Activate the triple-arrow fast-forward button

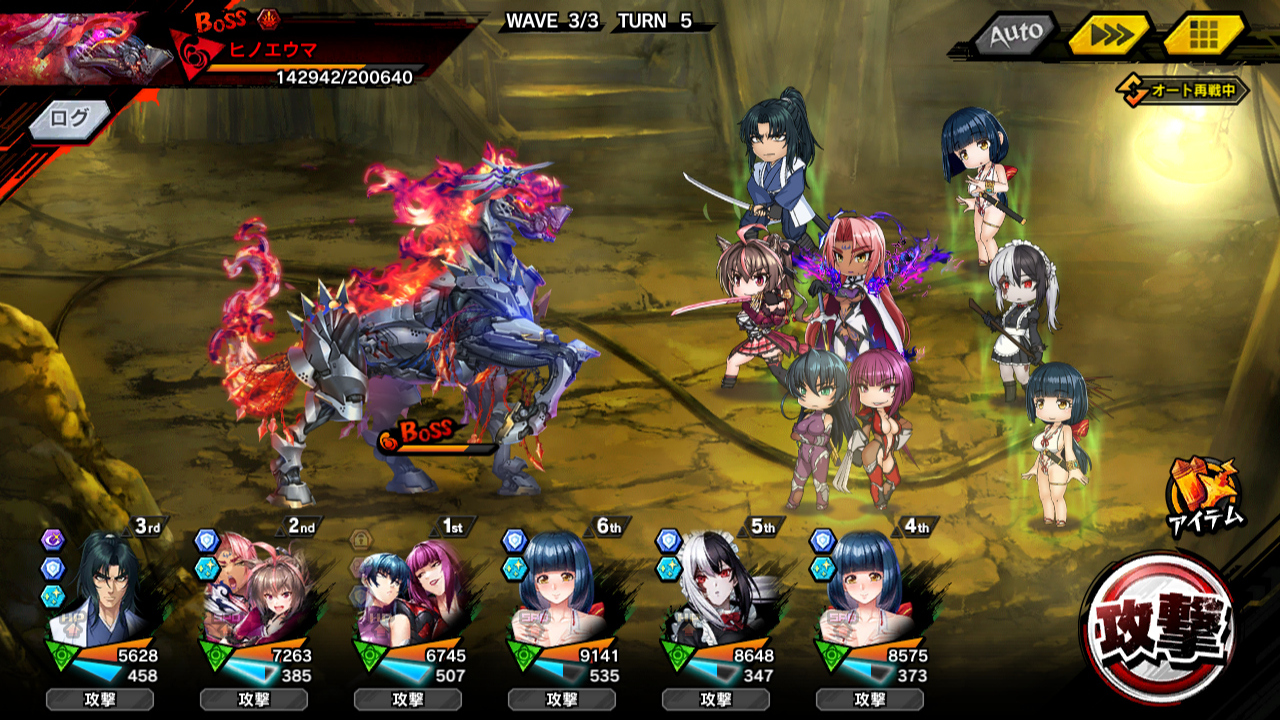[1108, 35]
